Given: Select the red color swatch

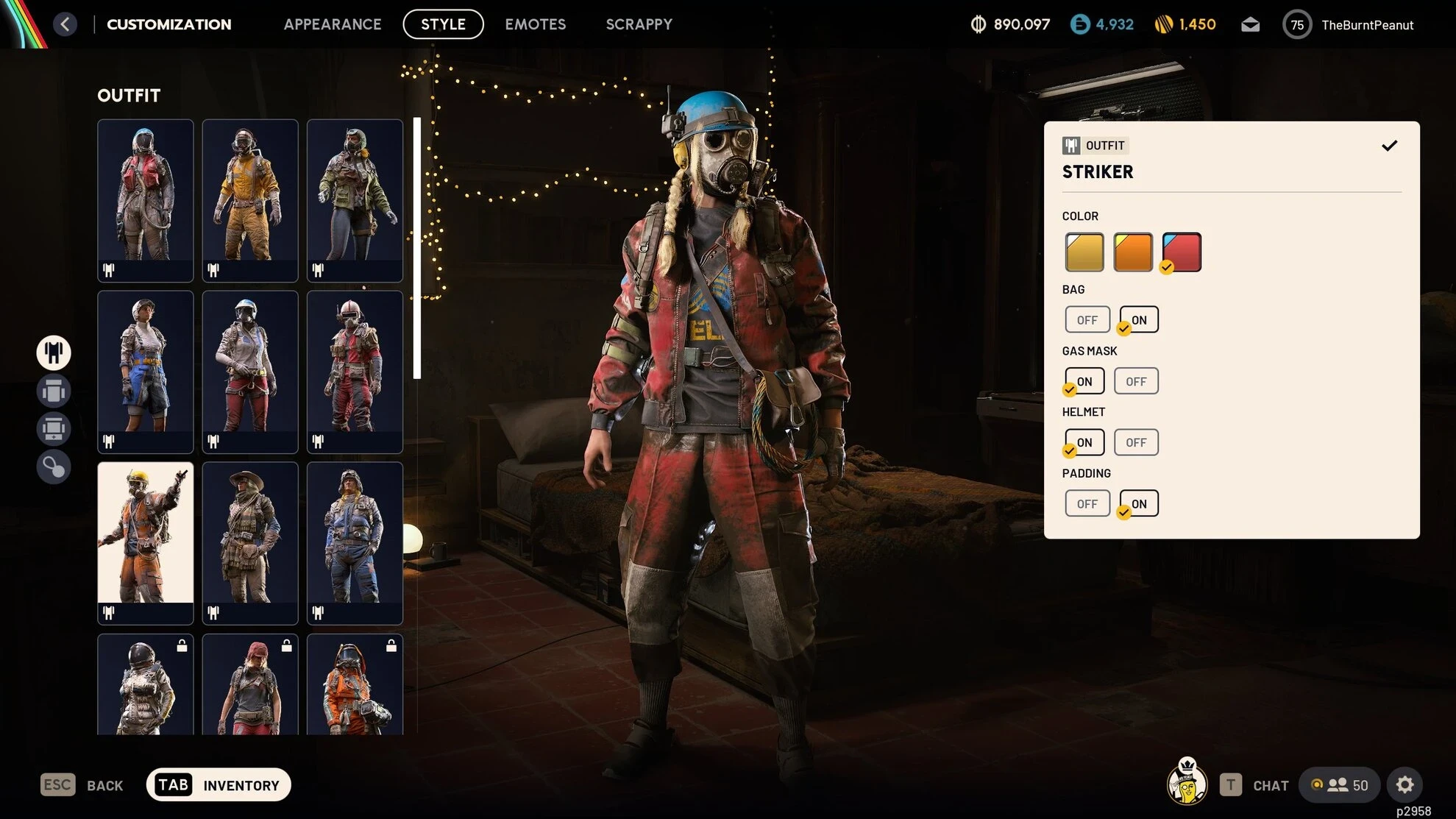Looking at the screenshot, I should [1182, 252].
